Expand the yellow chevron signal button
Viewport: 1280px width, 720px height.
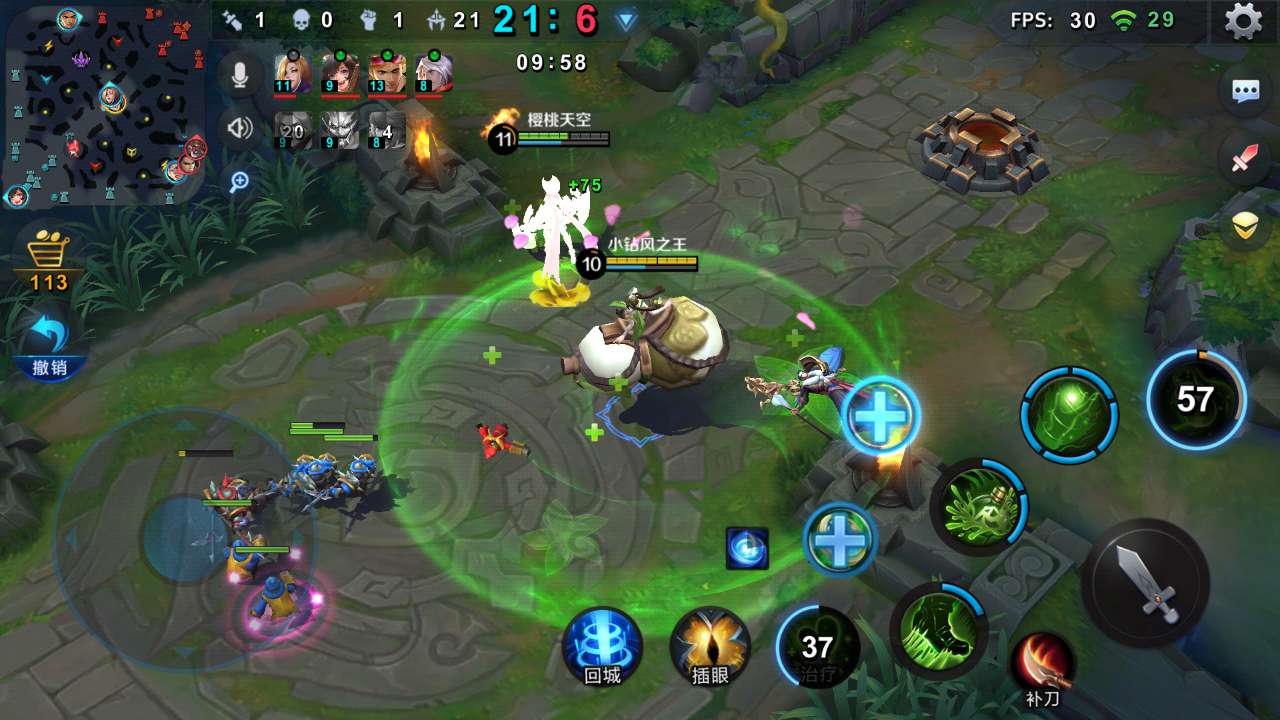click(1245, 227)
